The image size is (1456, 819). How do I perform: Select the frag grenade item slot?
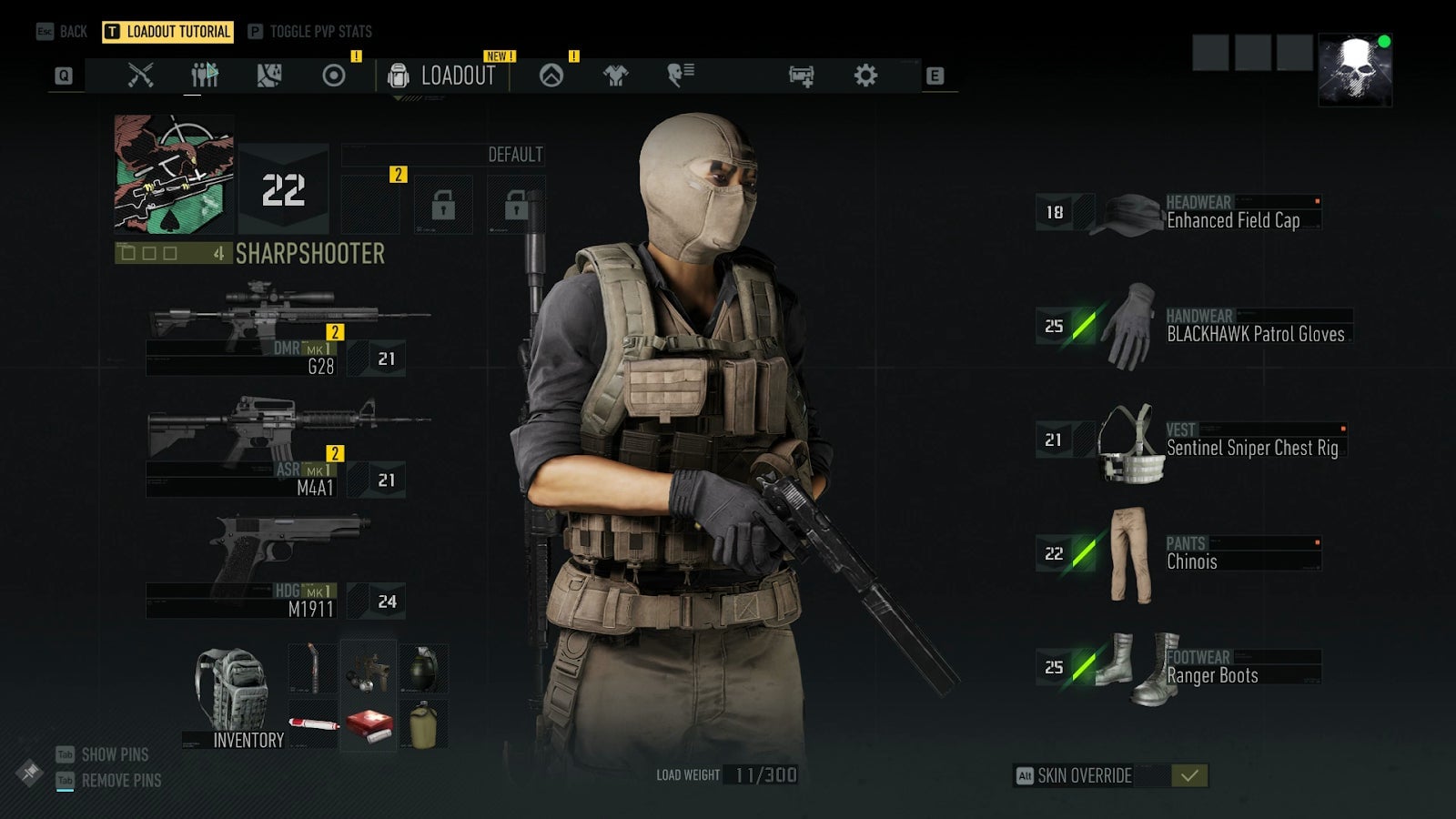point(422,670)
